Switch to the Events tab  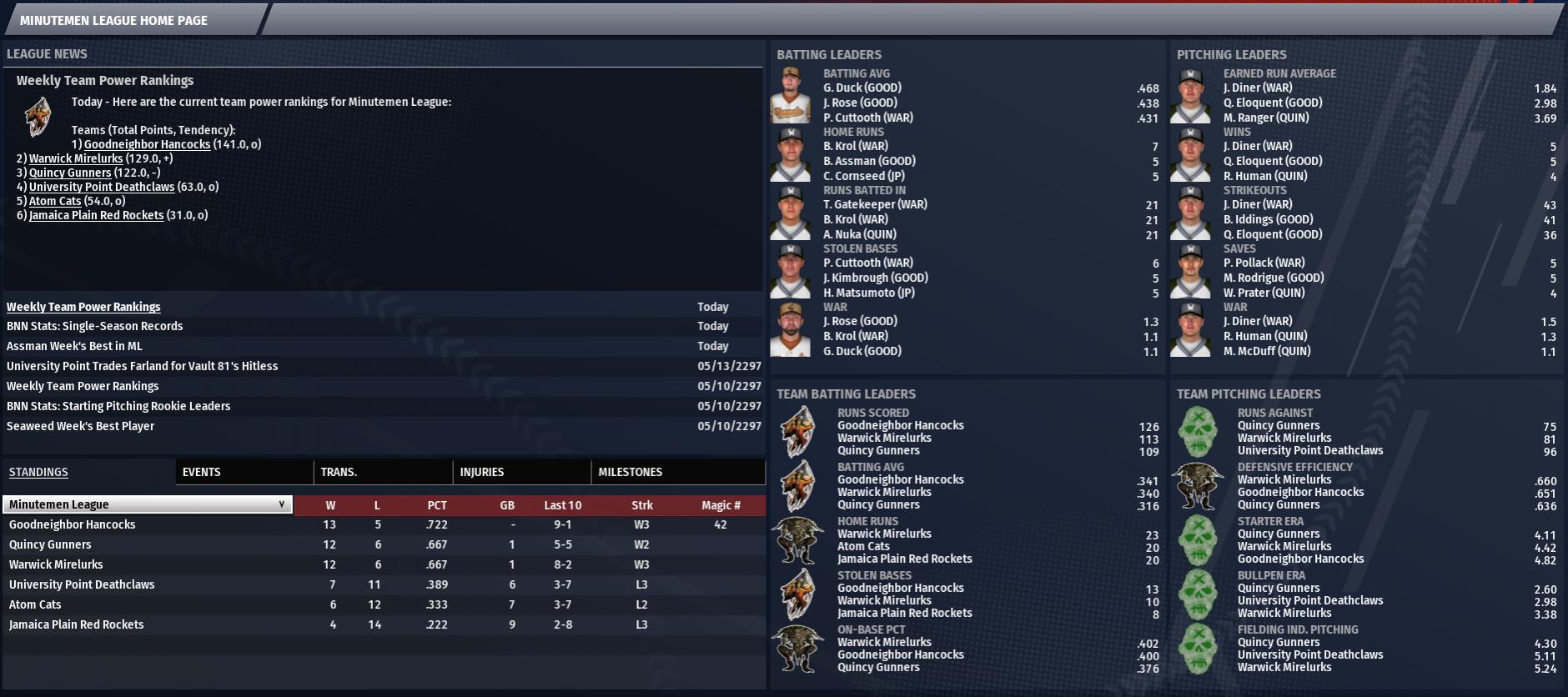point(202,472)
